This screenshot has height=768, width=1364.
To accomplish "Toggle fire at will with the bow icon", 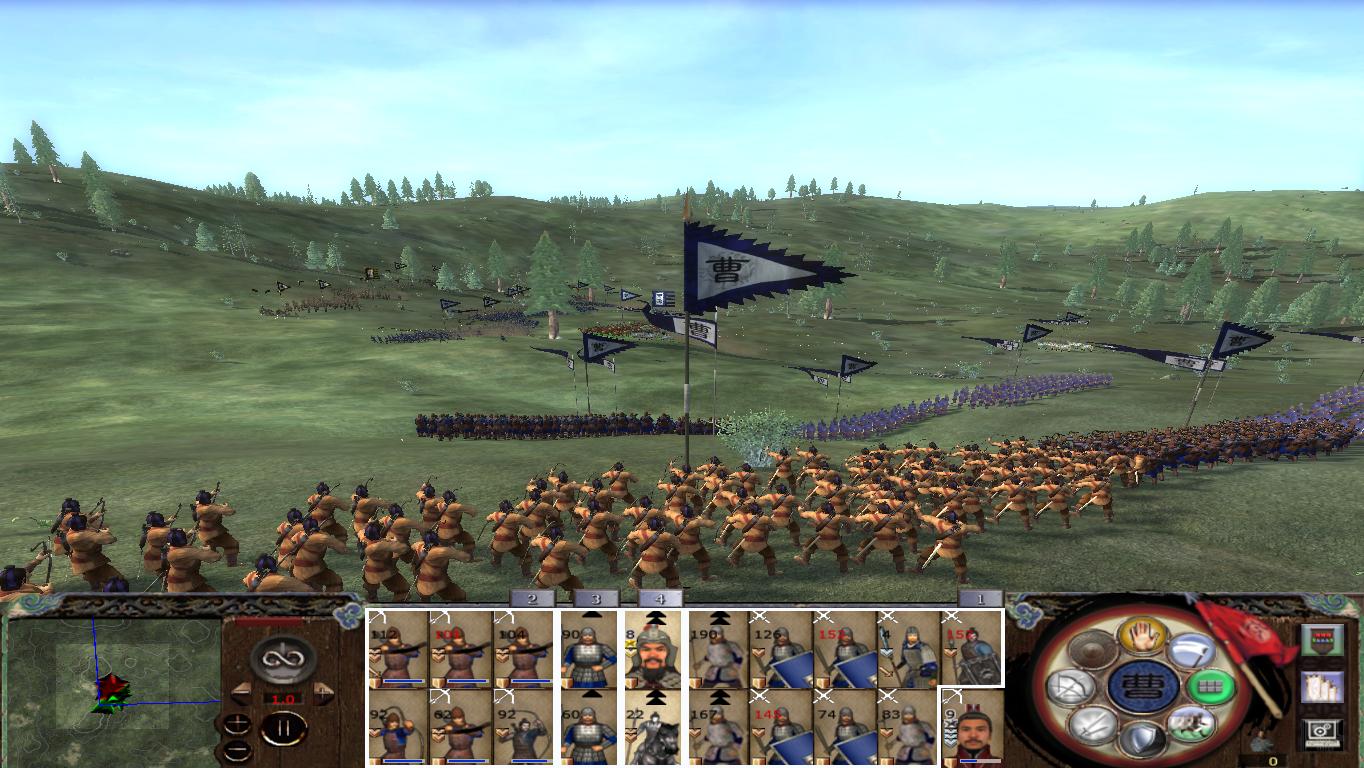I will point(1071,687).
